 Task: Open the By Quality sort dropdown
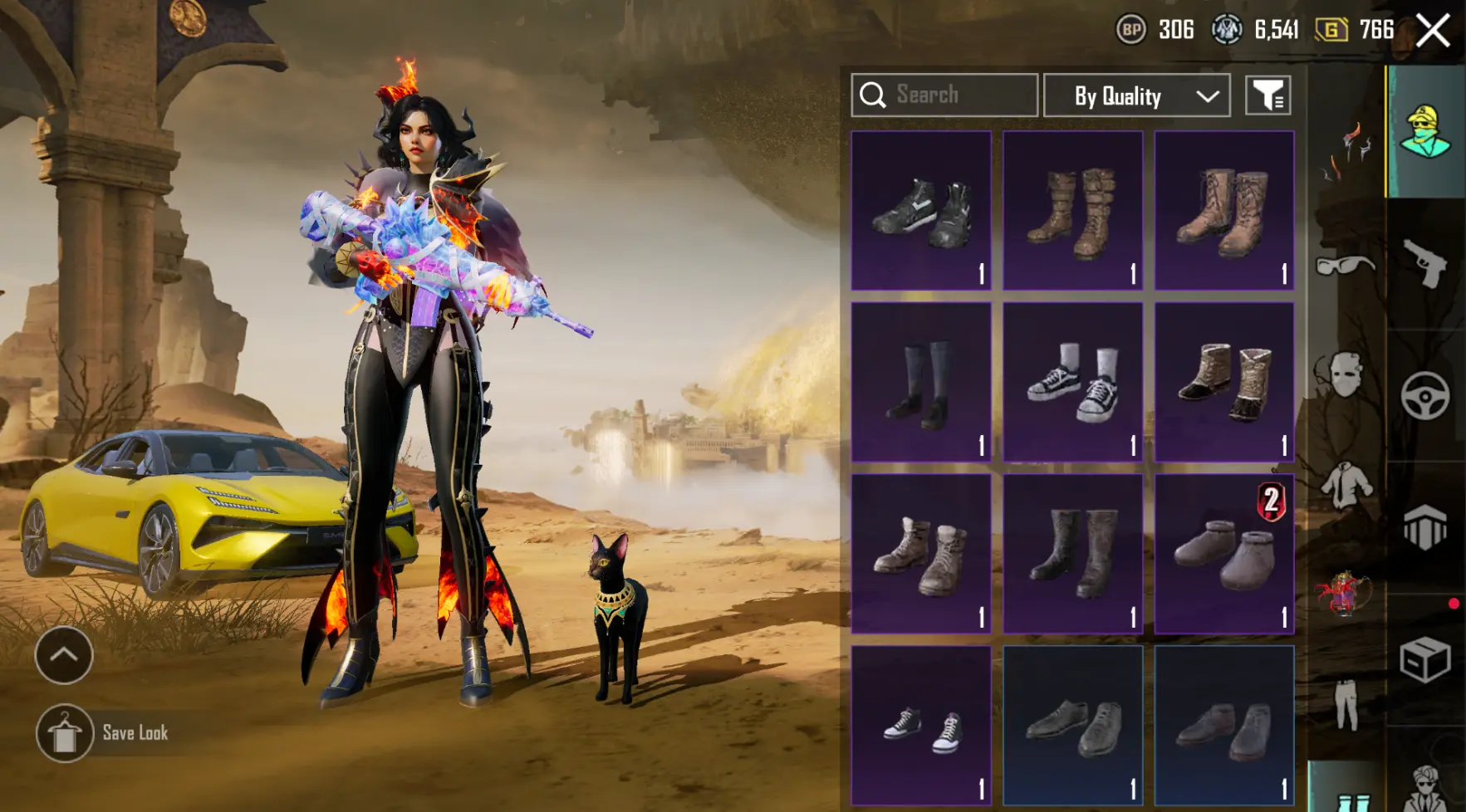click(1136, 95)
